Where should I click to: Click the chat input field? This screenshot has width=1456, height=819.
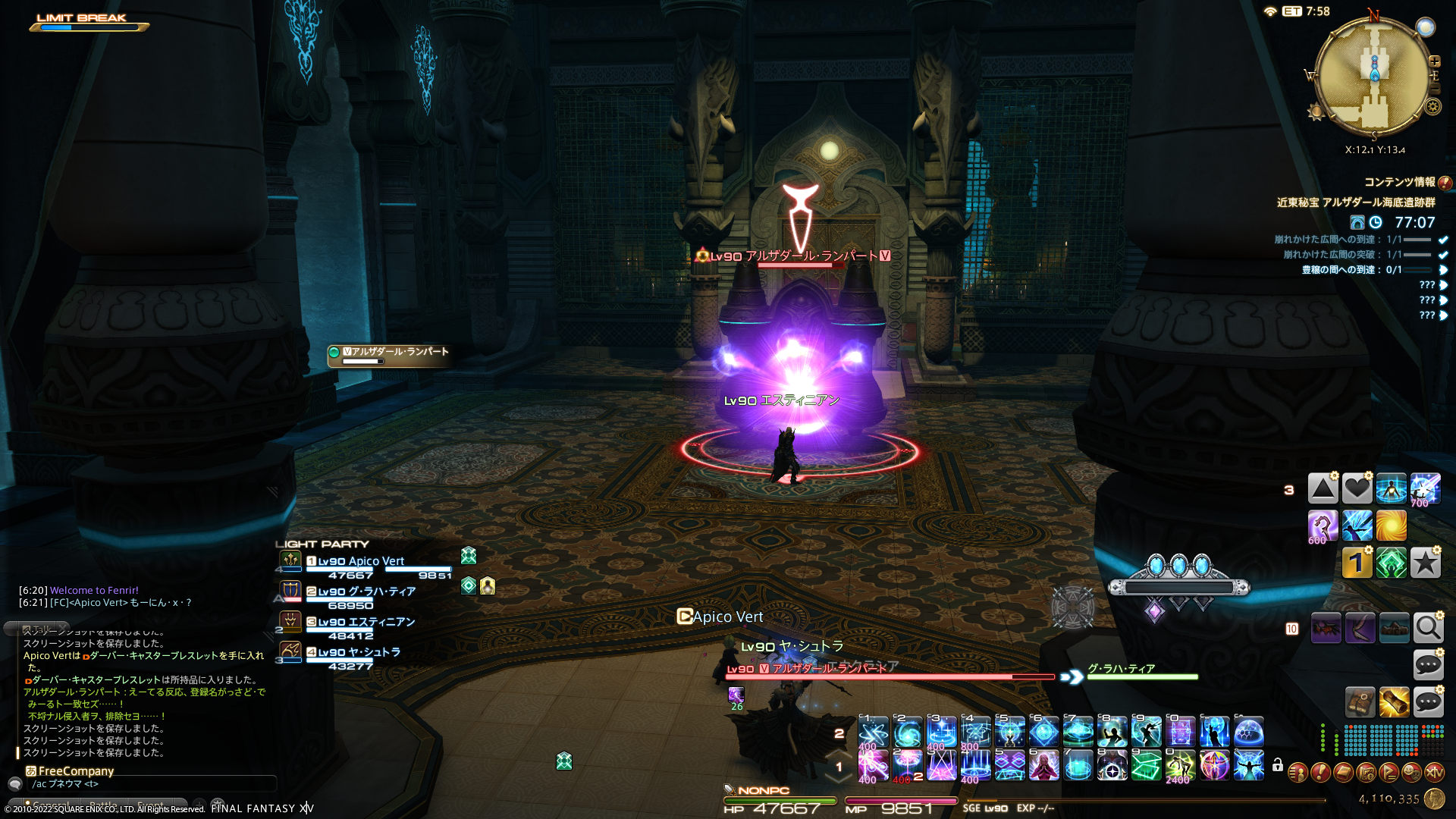[152, 783]
